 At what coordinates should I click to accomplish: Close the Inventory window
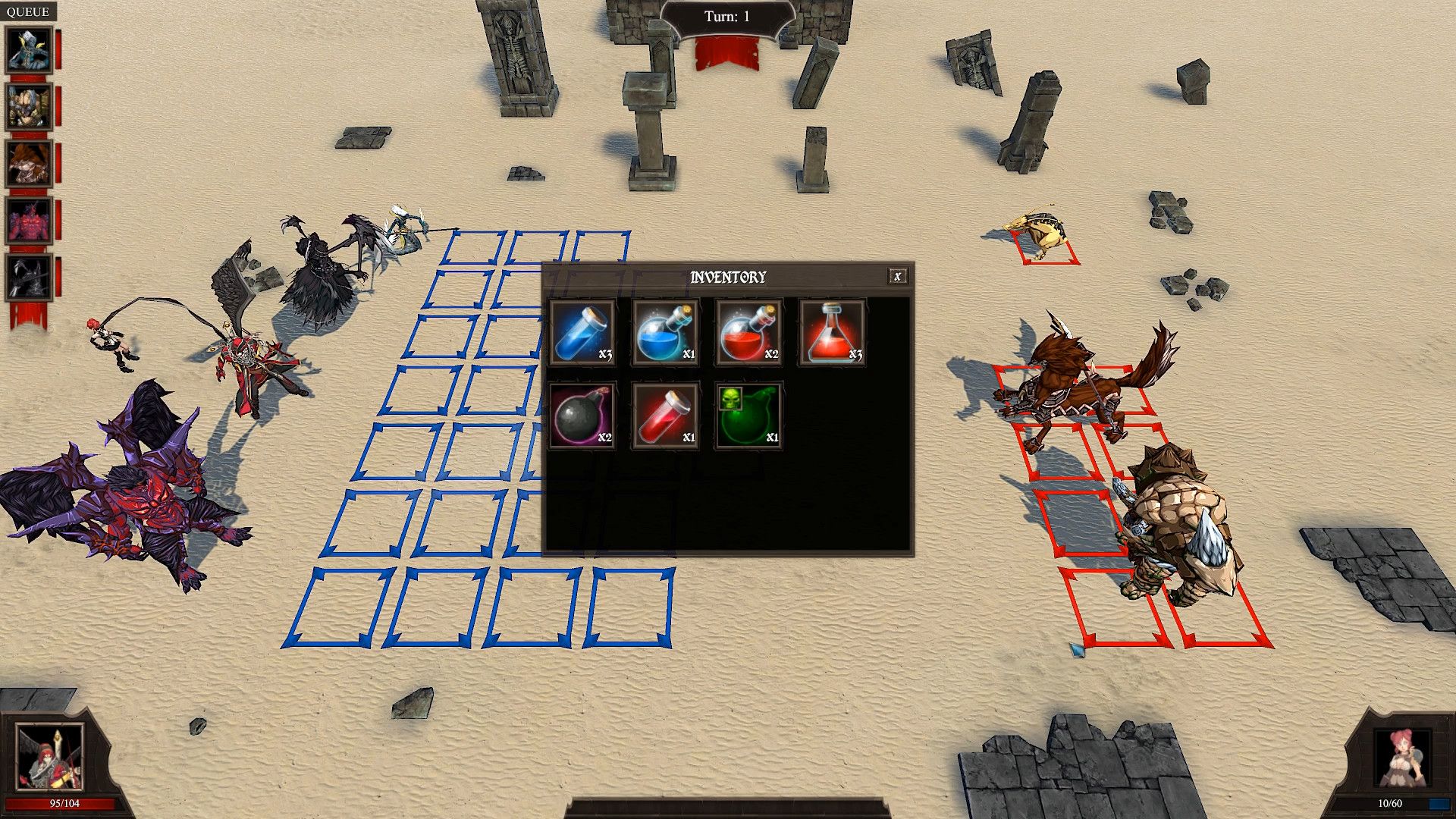pyautogui.click(x=897, y=277)
